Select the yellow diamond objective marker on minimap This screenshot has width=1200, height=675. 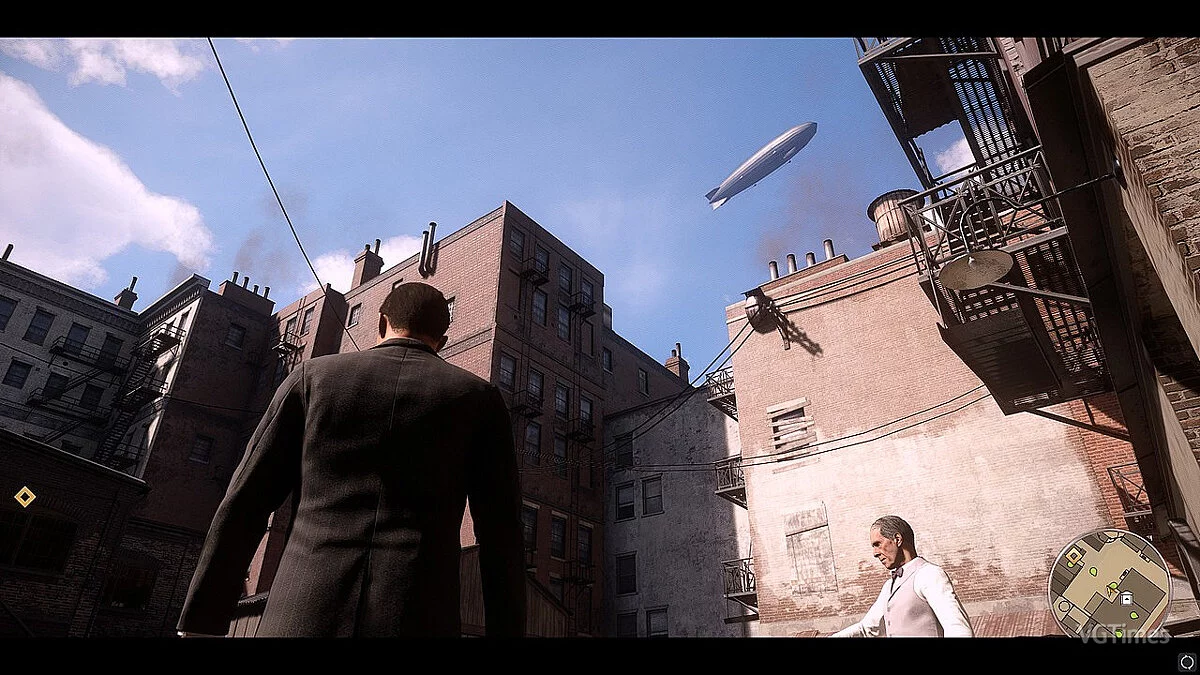coord(1074,554)
